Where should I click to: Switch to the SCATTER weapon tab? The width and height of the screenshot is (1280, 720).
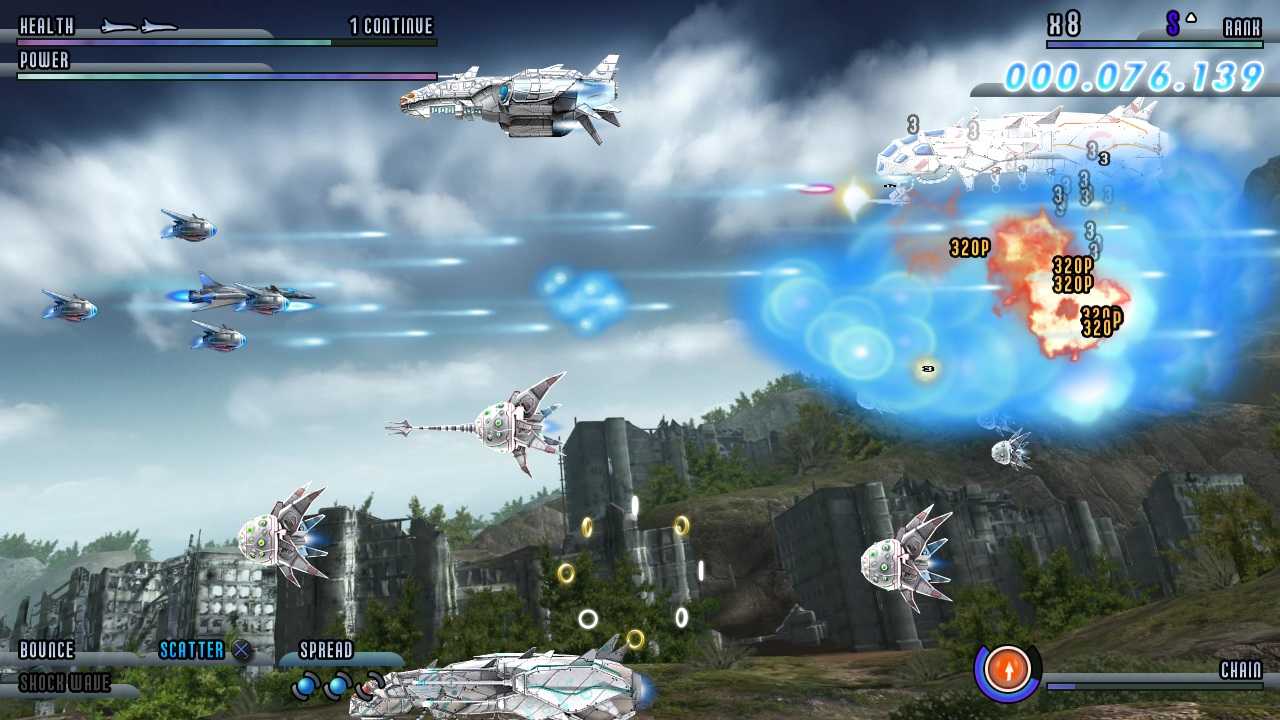pyautogui.click(x=190, y=650)
